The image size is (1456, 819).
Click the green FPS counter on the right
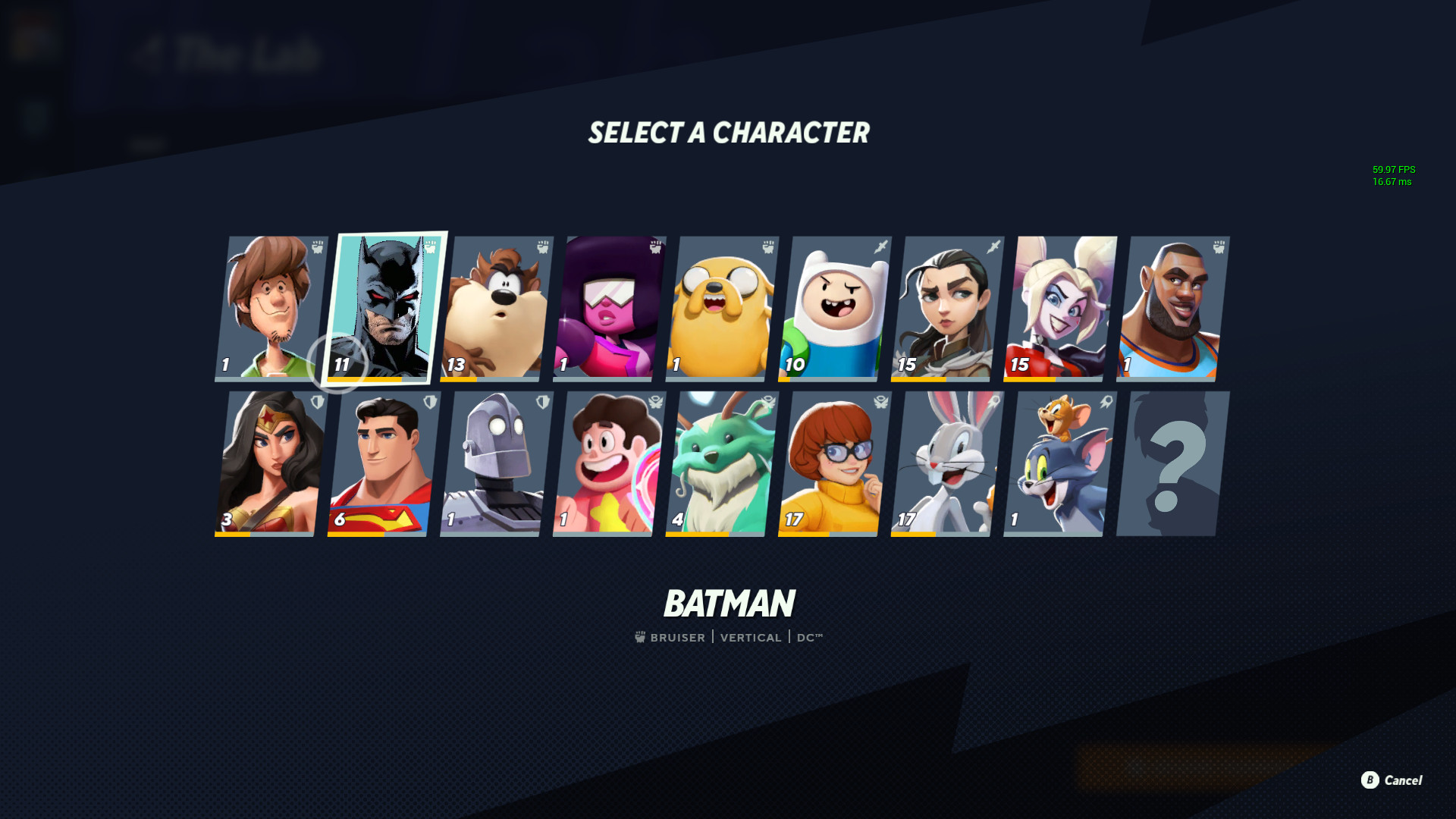1394,171
